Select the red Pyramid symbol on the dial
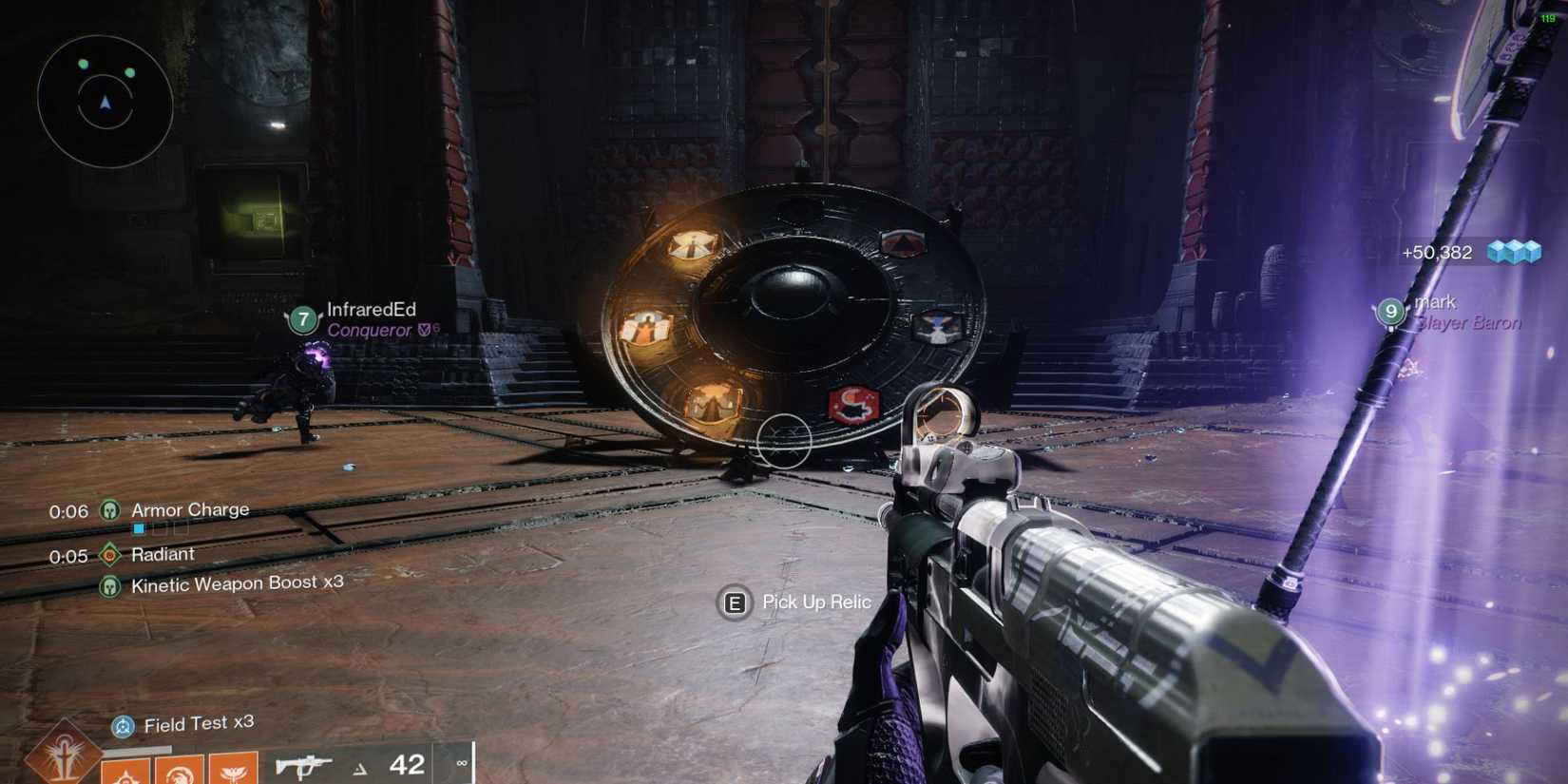The height and width of the screenshot is (784, 1568). point(902,242)
